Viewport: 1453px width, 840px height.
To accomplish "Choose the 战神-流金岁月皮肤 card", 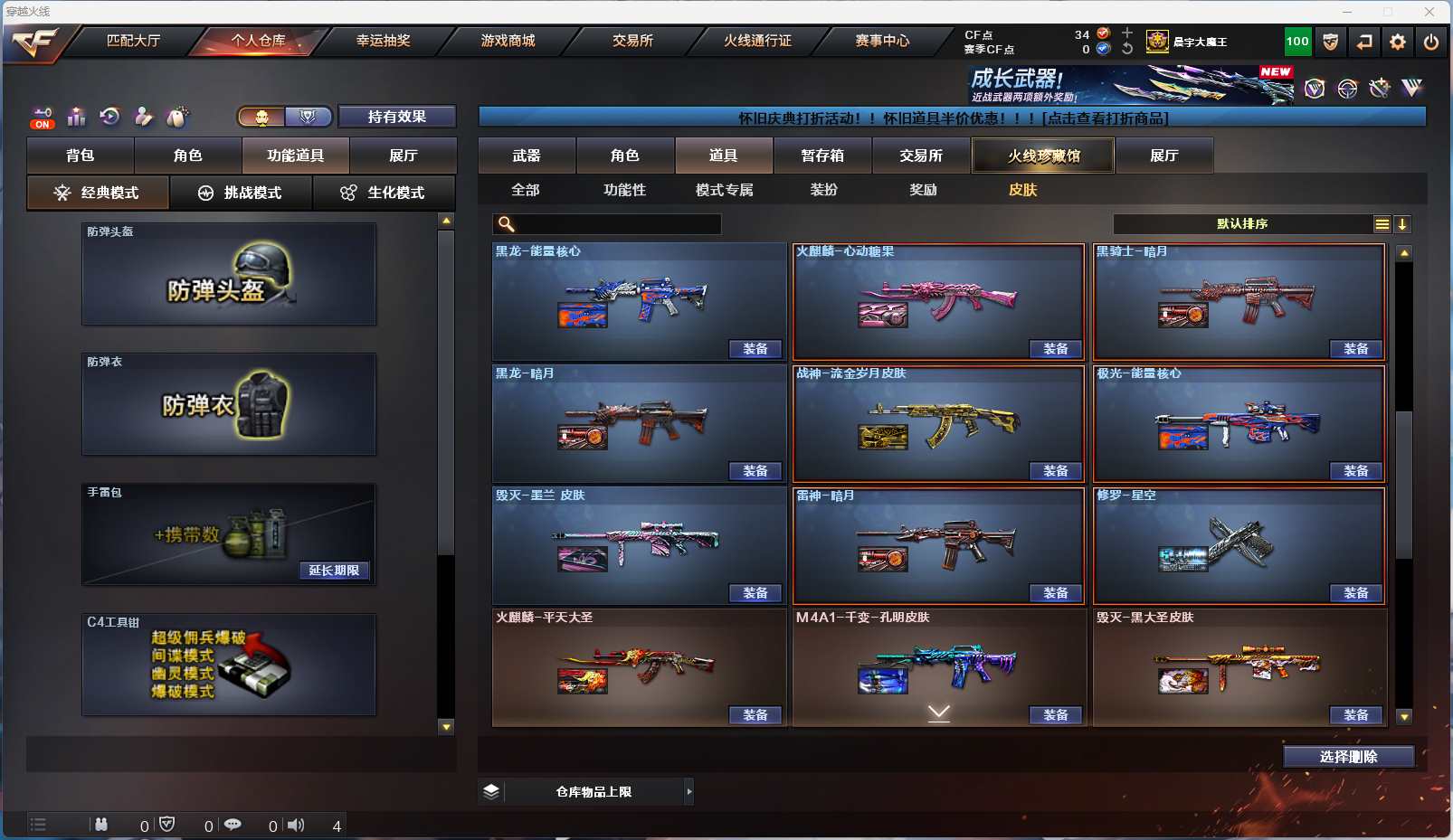I will [x=938, y=423].
